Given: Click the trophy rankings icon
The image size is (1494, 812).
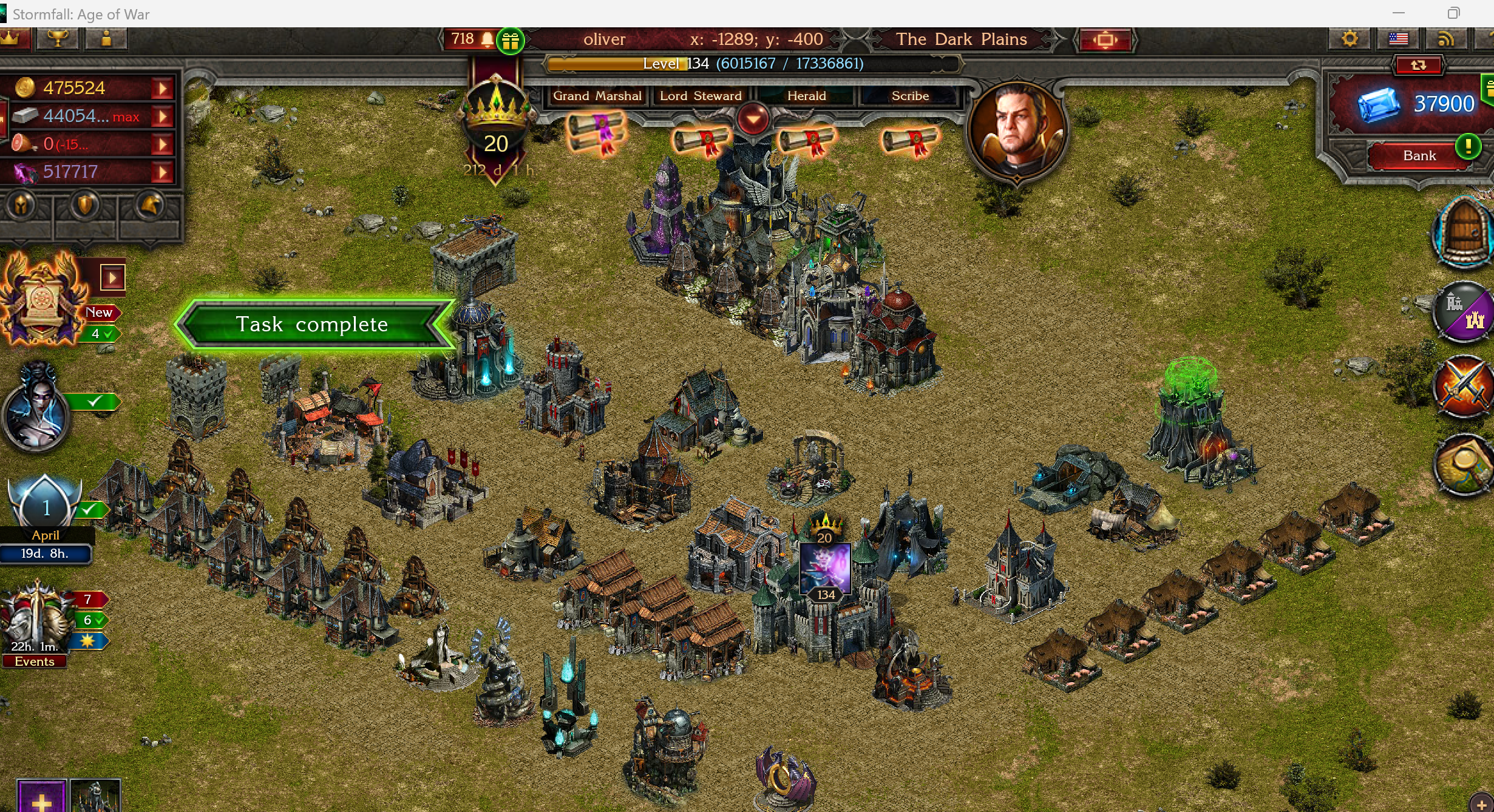Looking at the screenshot, I should click(x=58, y=39).
